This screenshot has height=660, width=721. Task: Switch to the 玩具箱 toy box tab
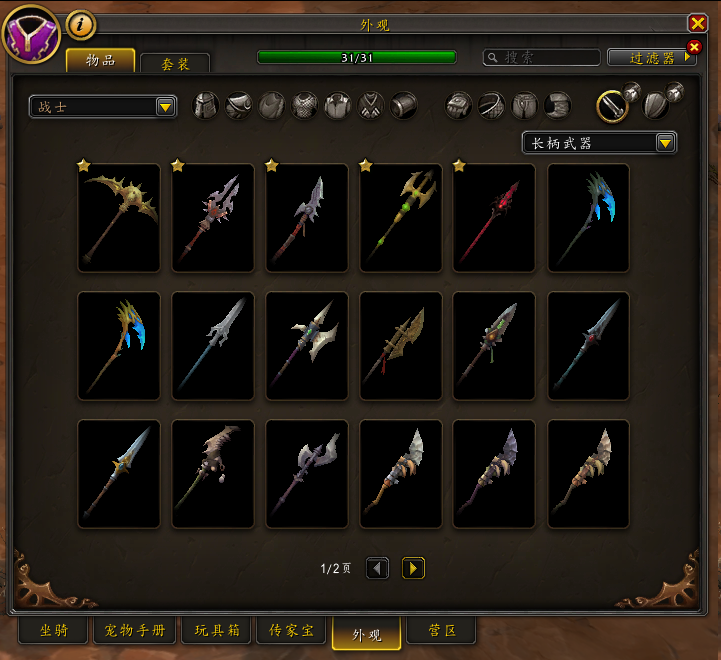[x=217, y=631]
